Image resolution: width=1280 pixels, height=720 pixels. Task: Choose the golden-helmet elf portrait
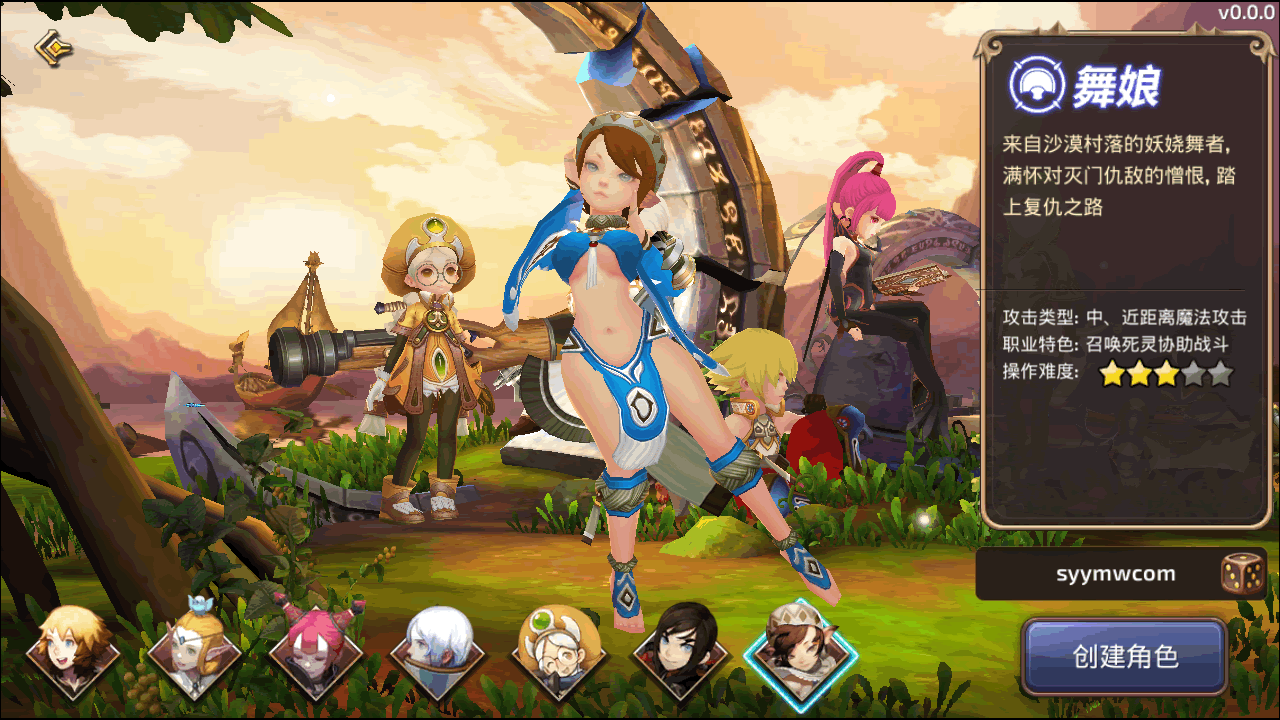tap(194, 653)
